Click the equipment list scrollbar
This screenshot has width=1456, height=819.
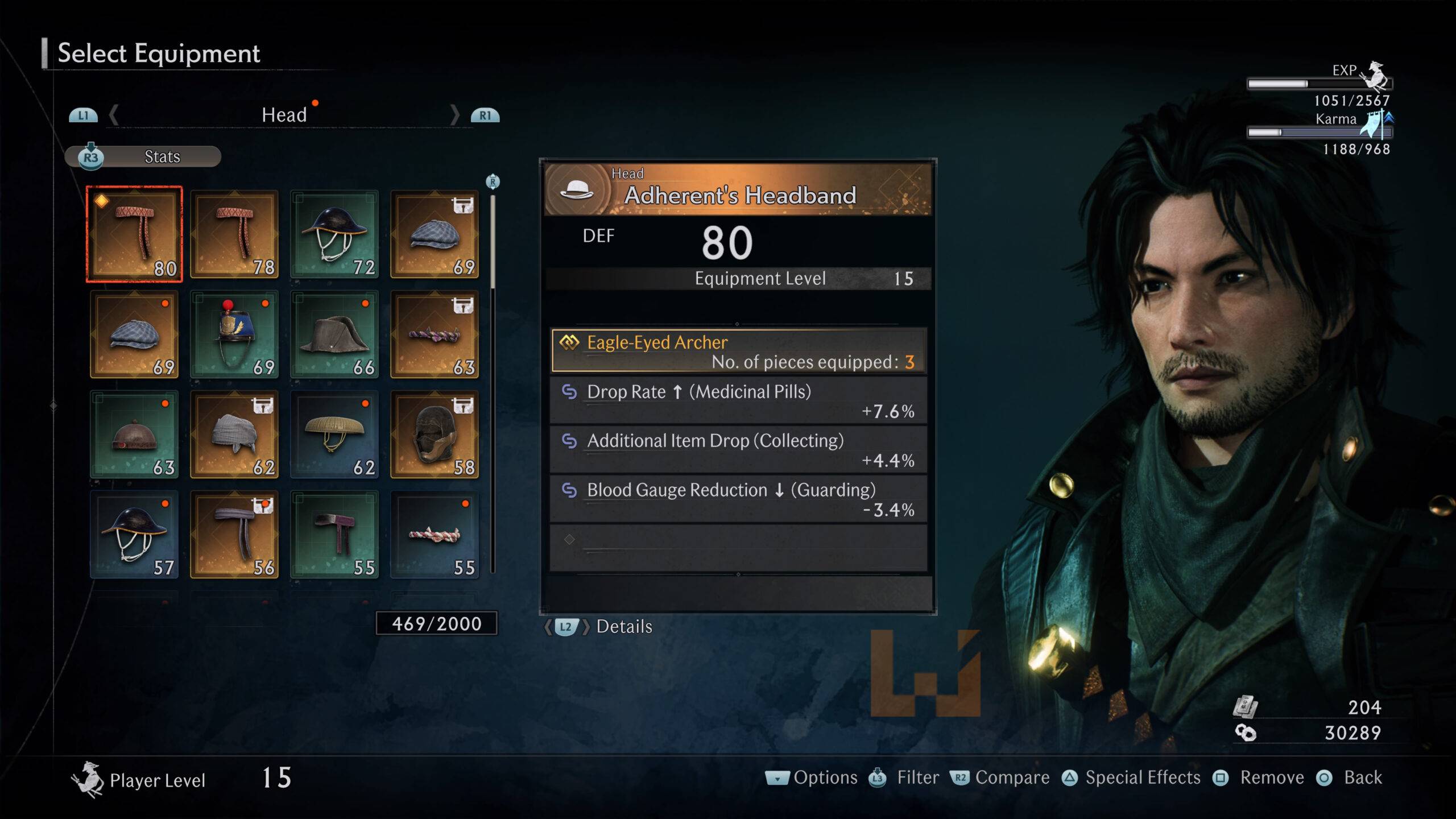(x=493, y=245)
